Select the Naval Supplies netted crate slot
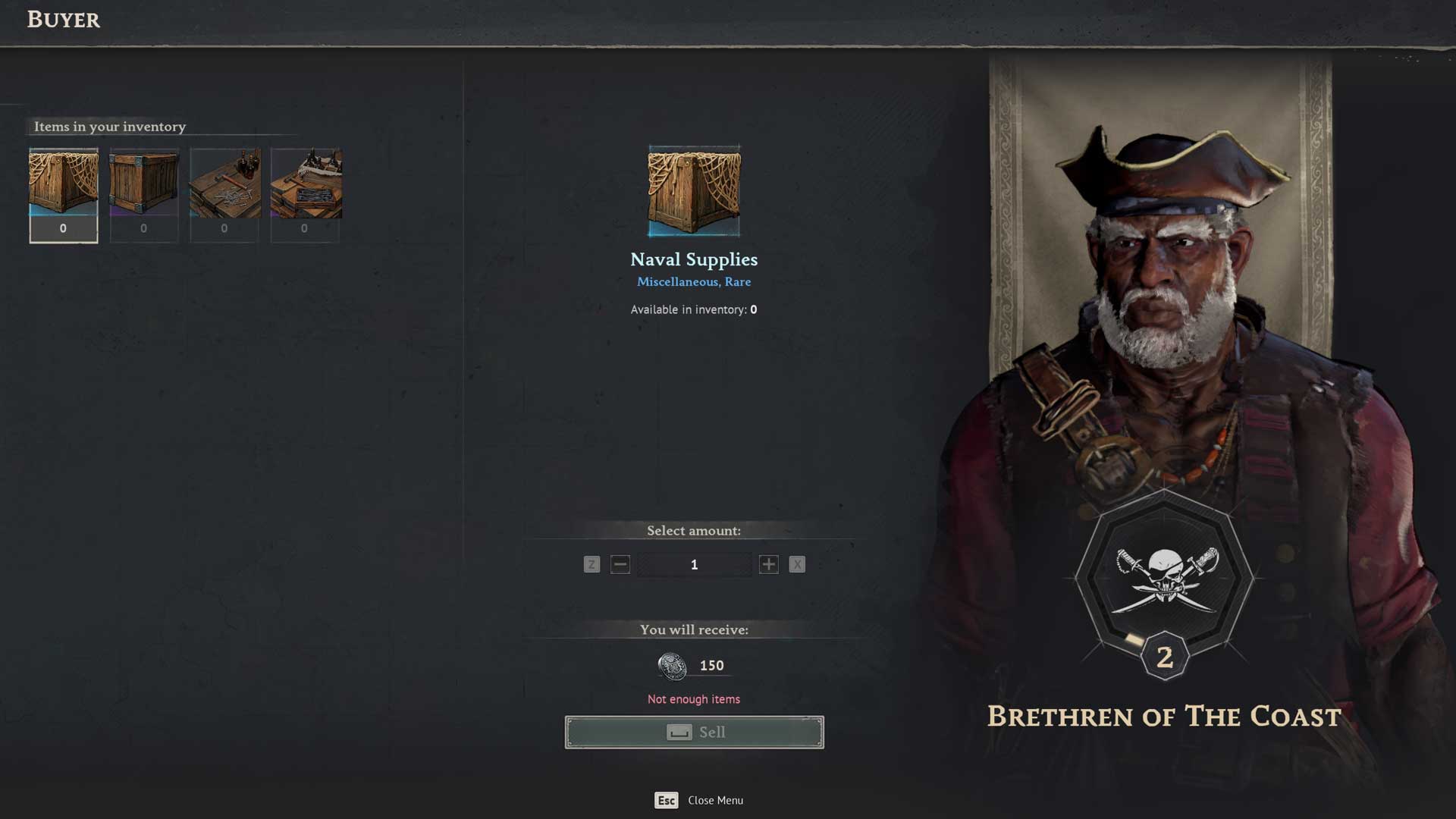Screen dimensions: 1456x819 pyautogui.click(x=64, y=194)
